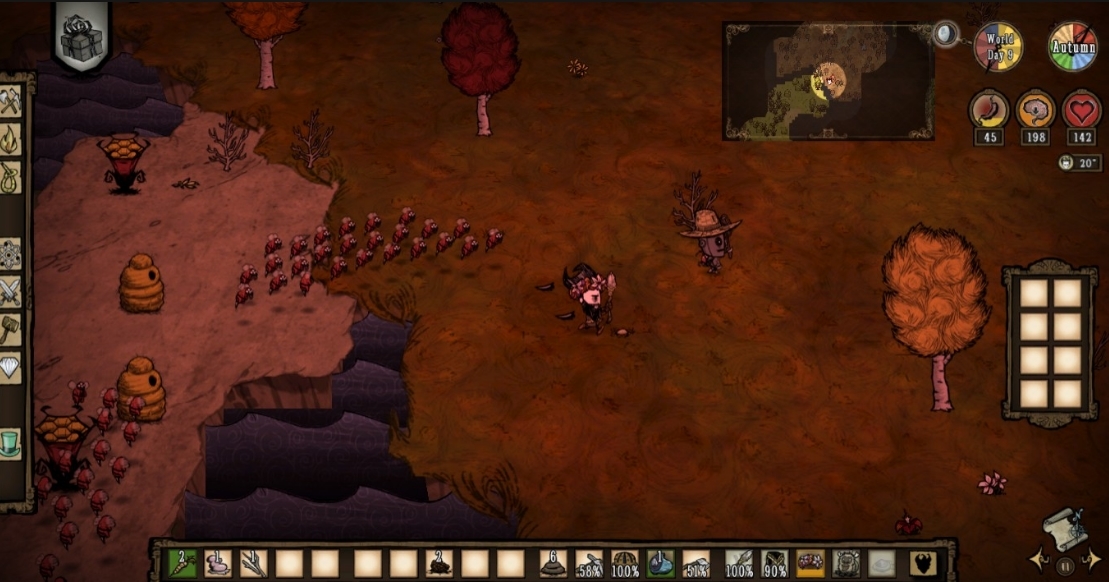Image resolution: width=1109 pixels, height=582 pixels.
Task: Open the Refine (diamond) crafting tab
Action: click(10, 367)
